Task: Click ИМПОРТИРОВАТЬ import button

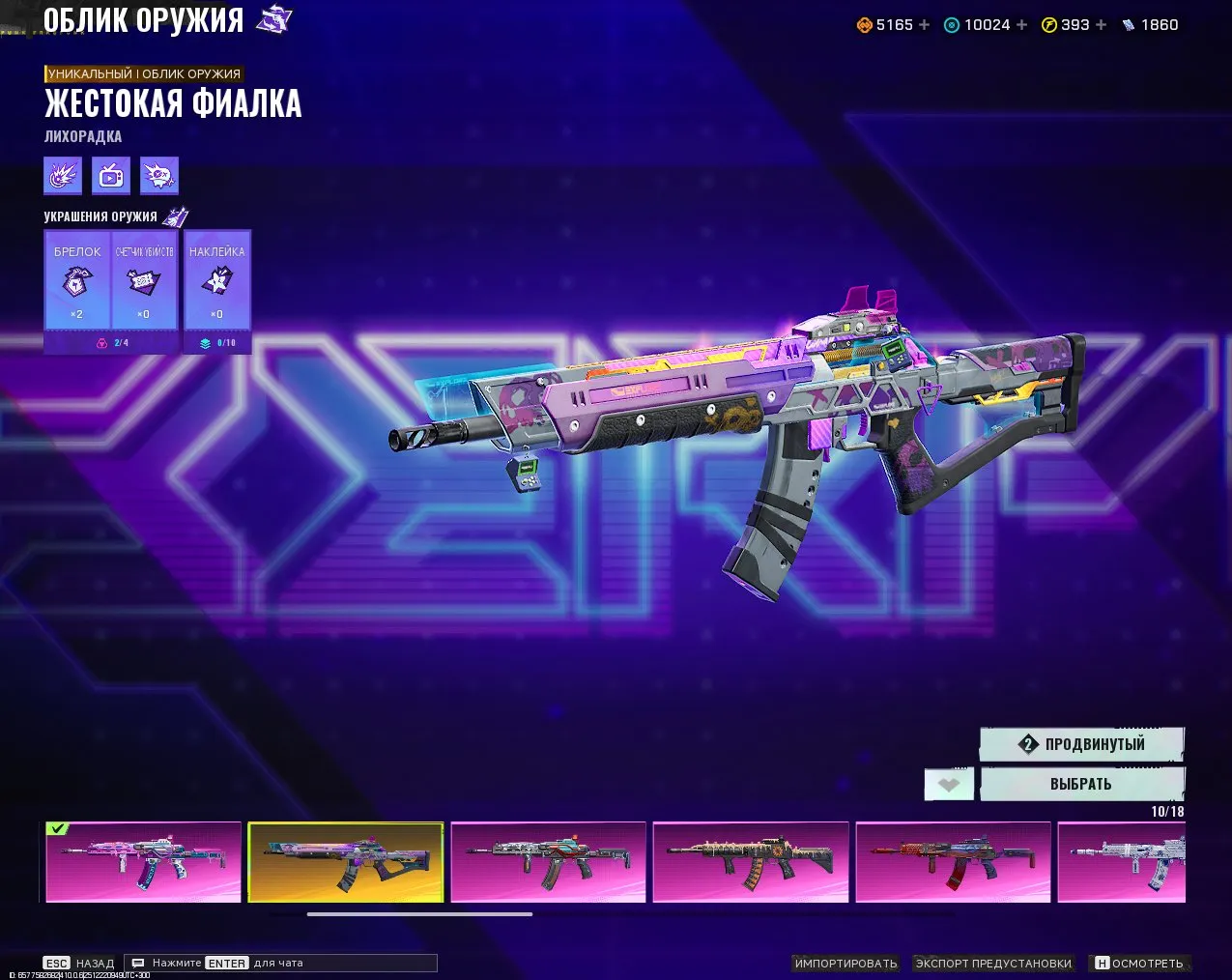Action: [x=845, y=964]
